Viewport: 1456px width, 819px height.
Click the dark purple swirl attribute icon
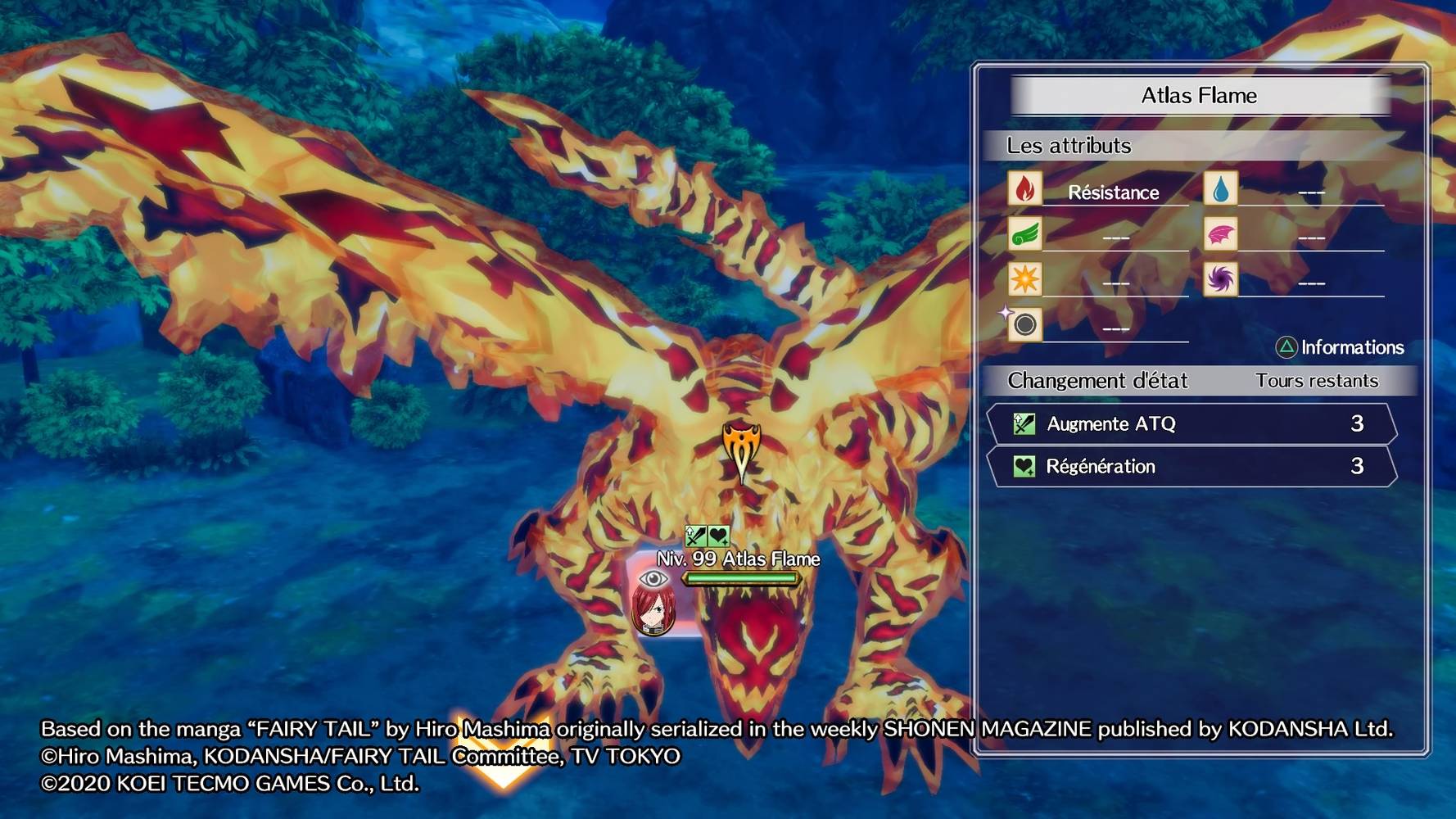pyautogui.click(x=1220, y=279)
